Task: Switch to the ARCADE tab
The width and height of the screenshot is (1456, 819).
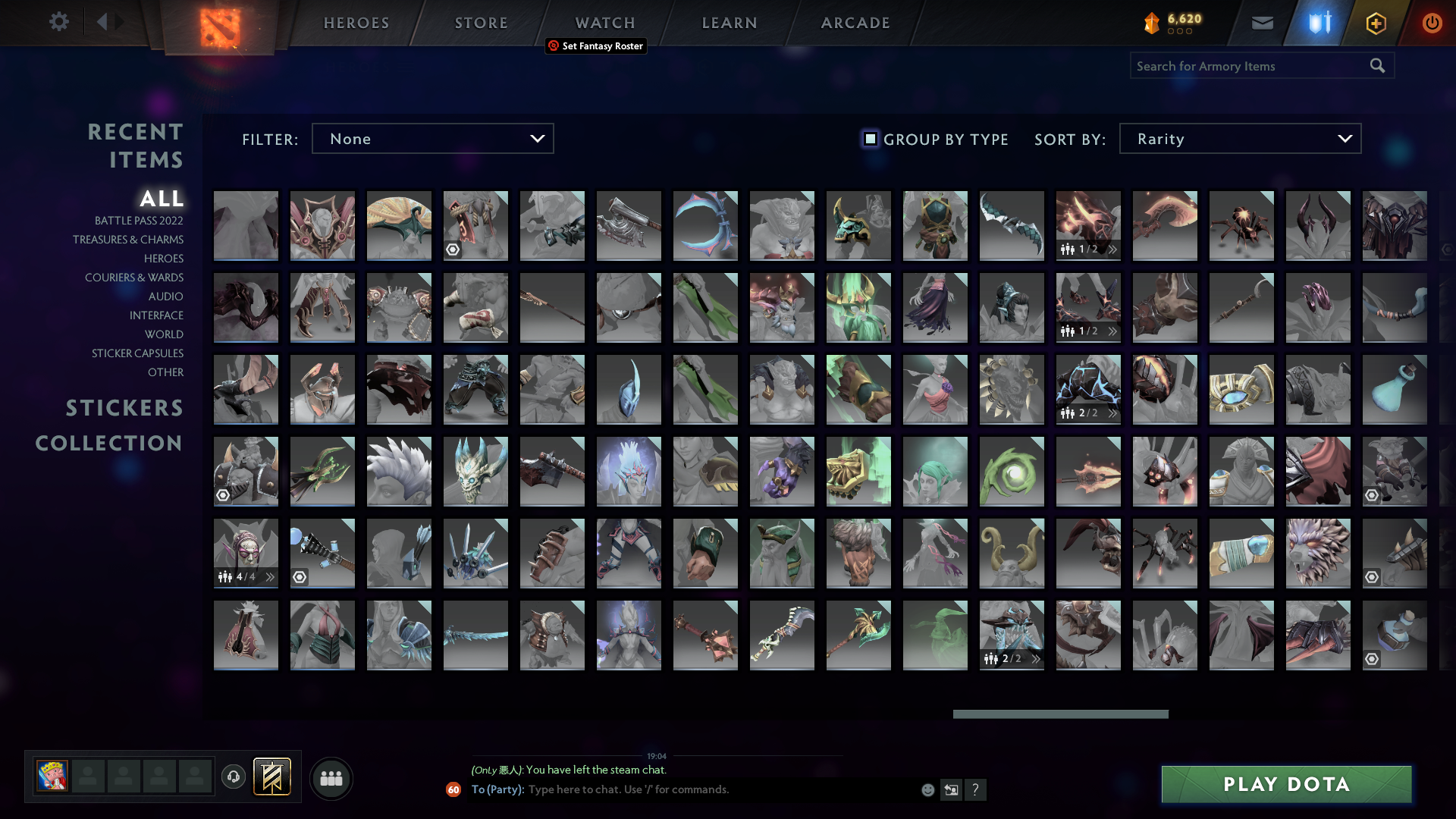Action: point(855,23)
